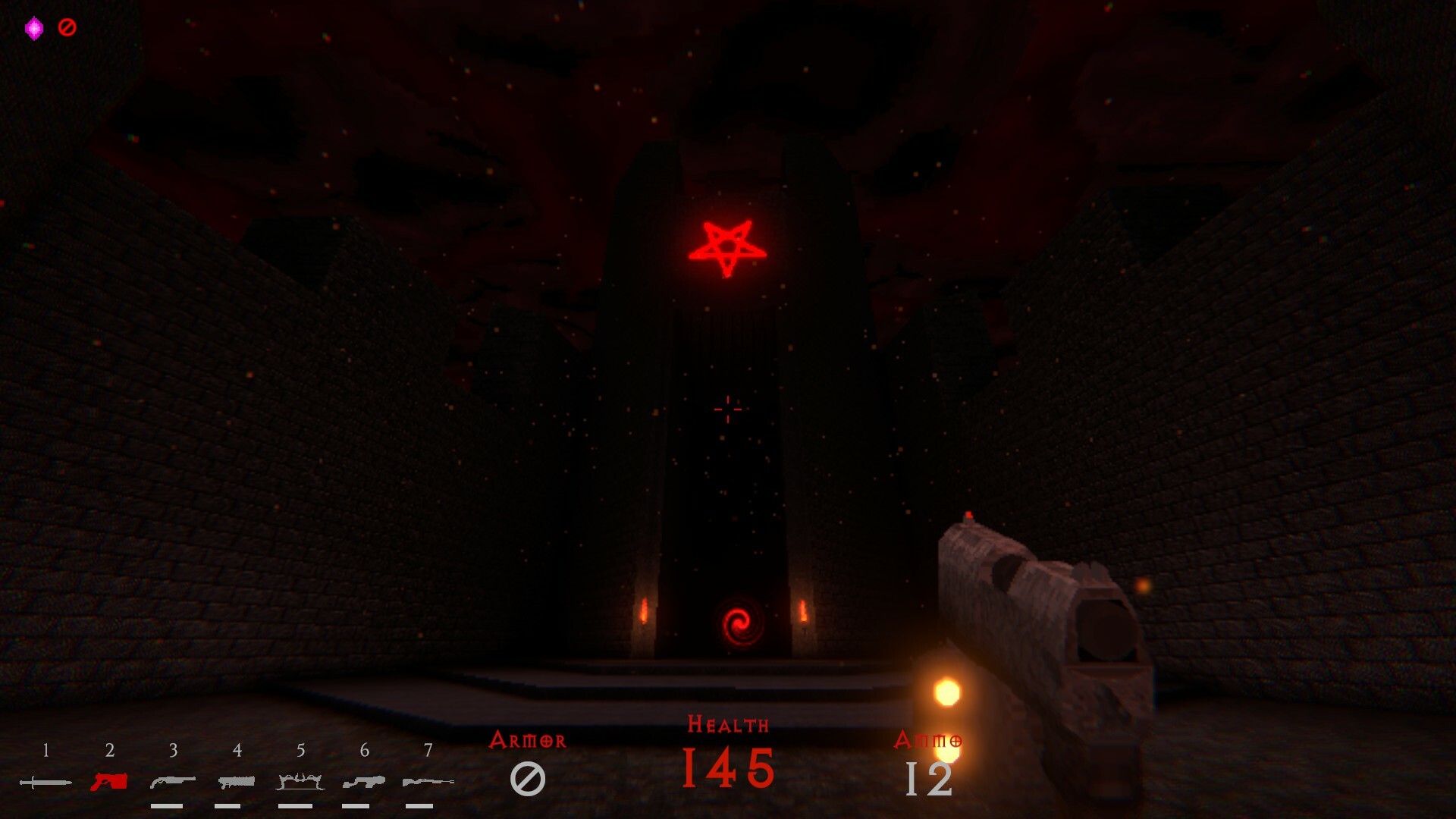1456x819 pixels.
Task: Click the number 7 weapon slot label
Action: (428, 752)
